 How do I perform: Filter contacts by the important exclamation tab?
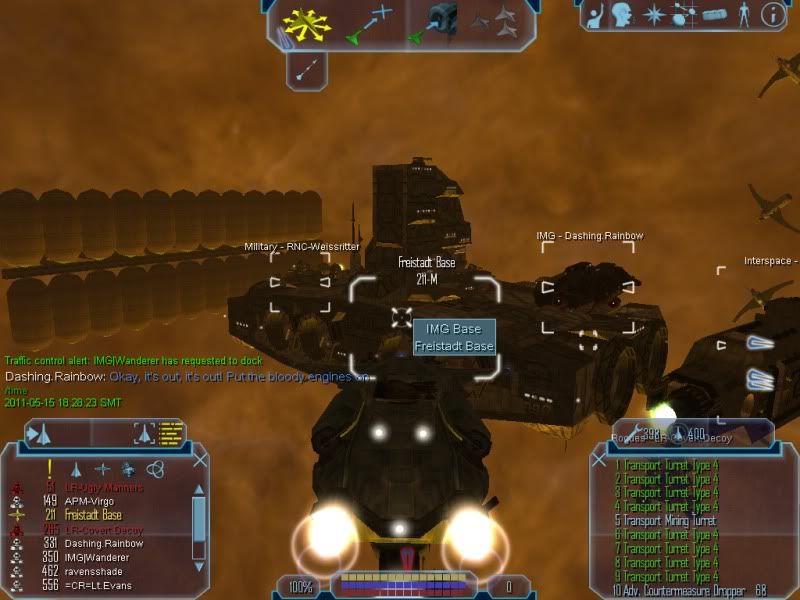(48, 468)
